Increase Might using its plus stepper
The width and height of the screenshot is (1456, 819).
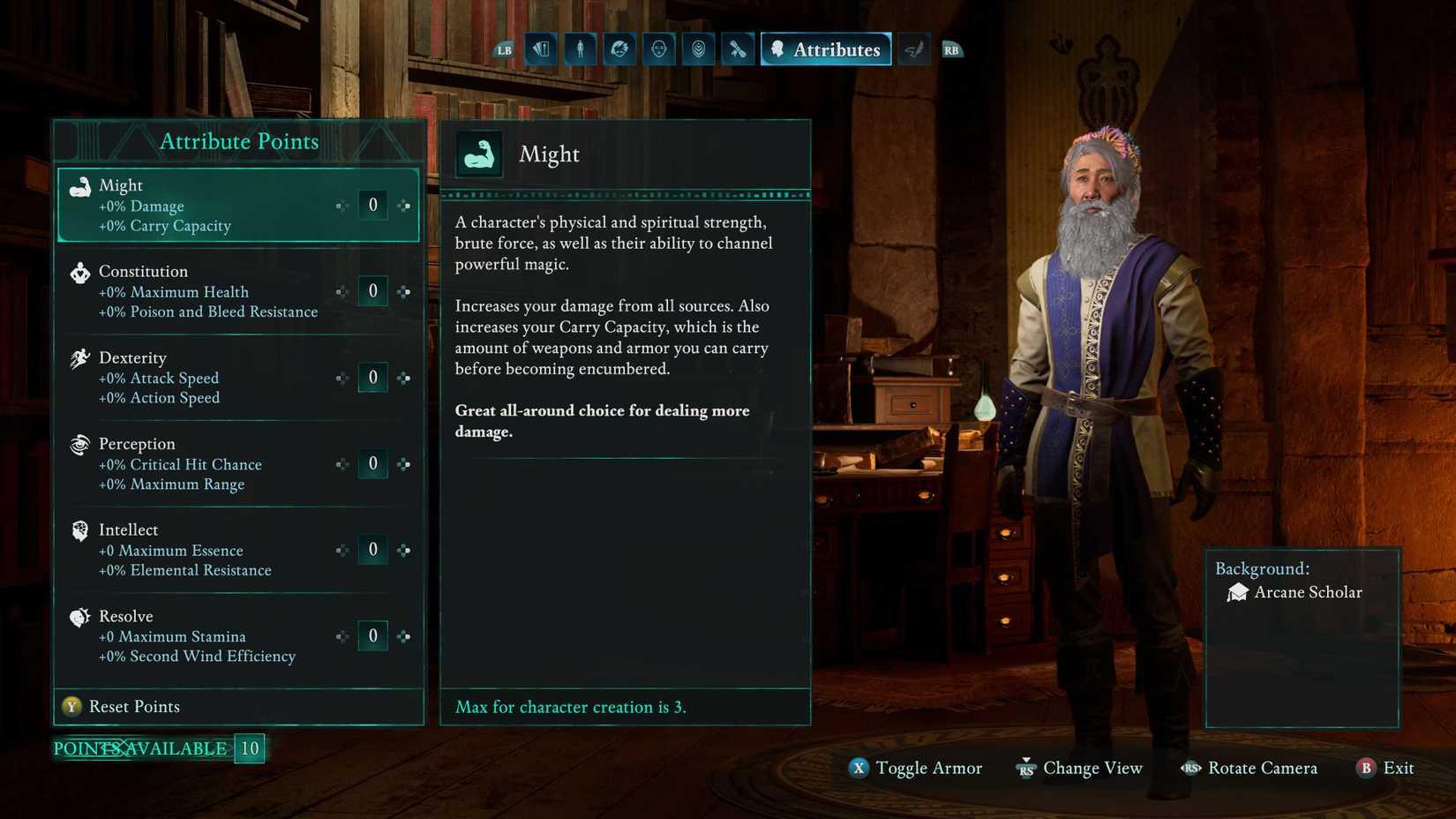tap(404, 205)
